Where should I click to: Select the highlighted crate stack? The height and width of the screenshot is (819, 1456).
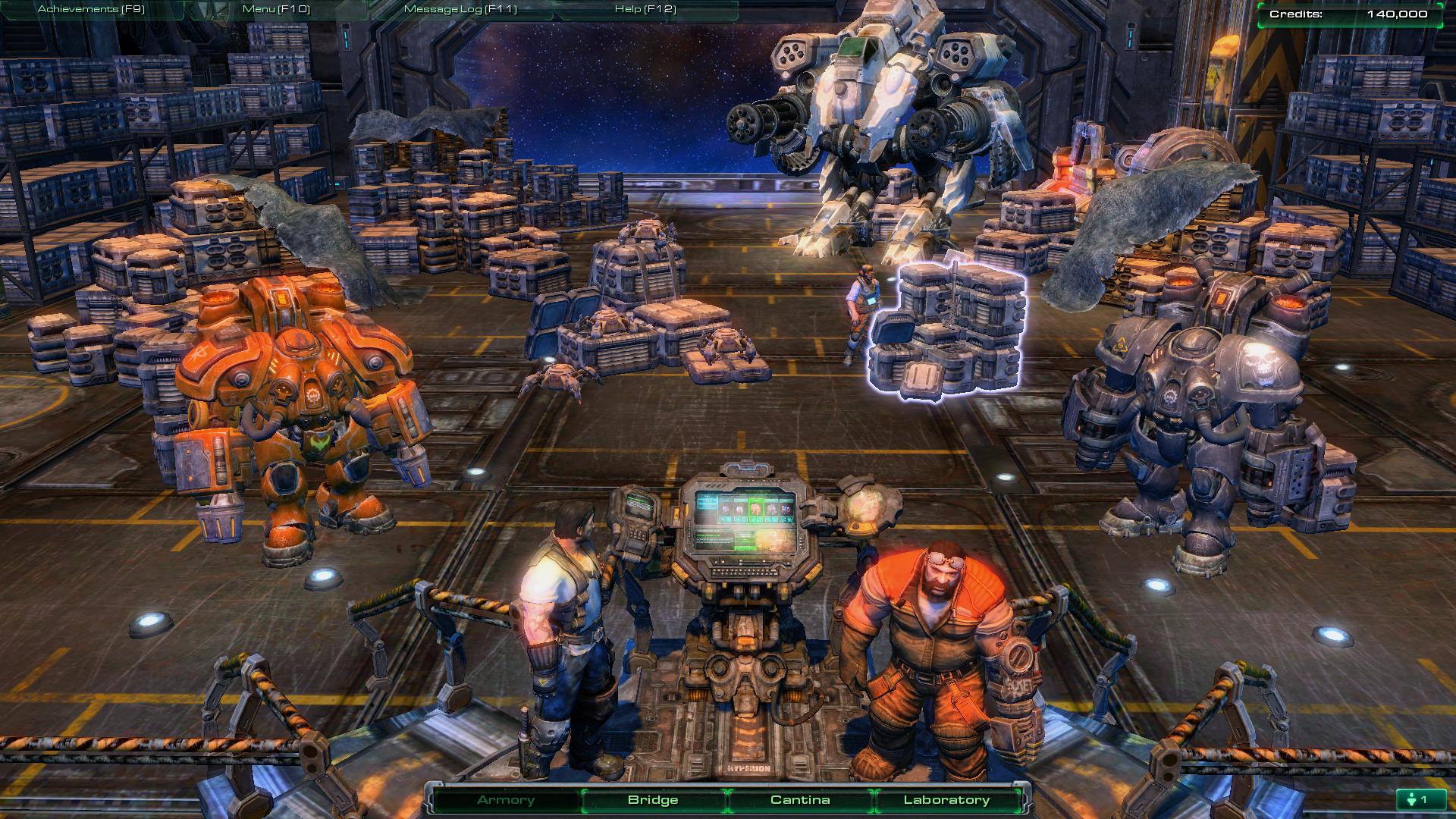pos(948,330)
